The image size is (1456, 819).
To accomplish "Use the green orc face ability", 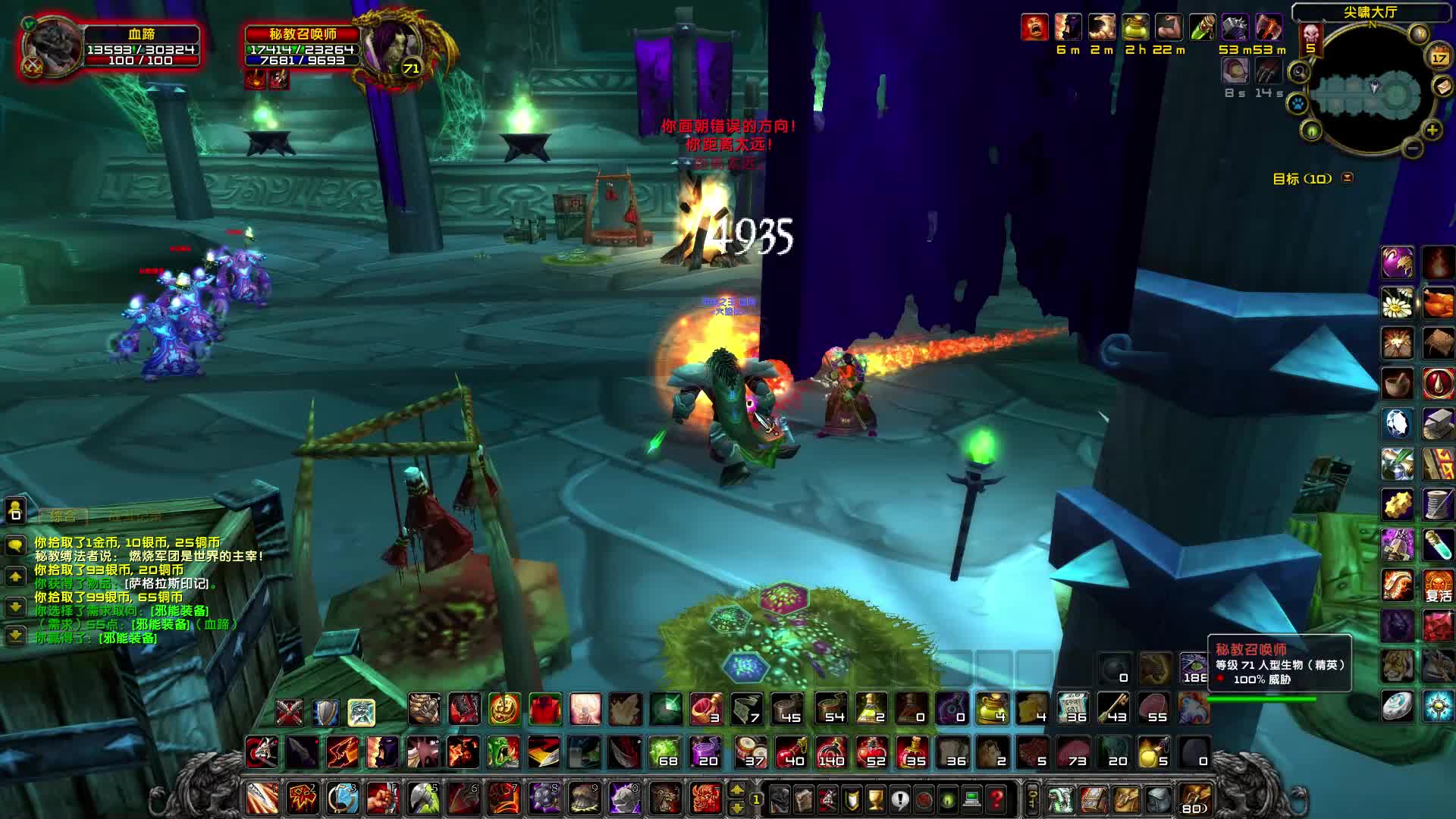I will point(504,753).
